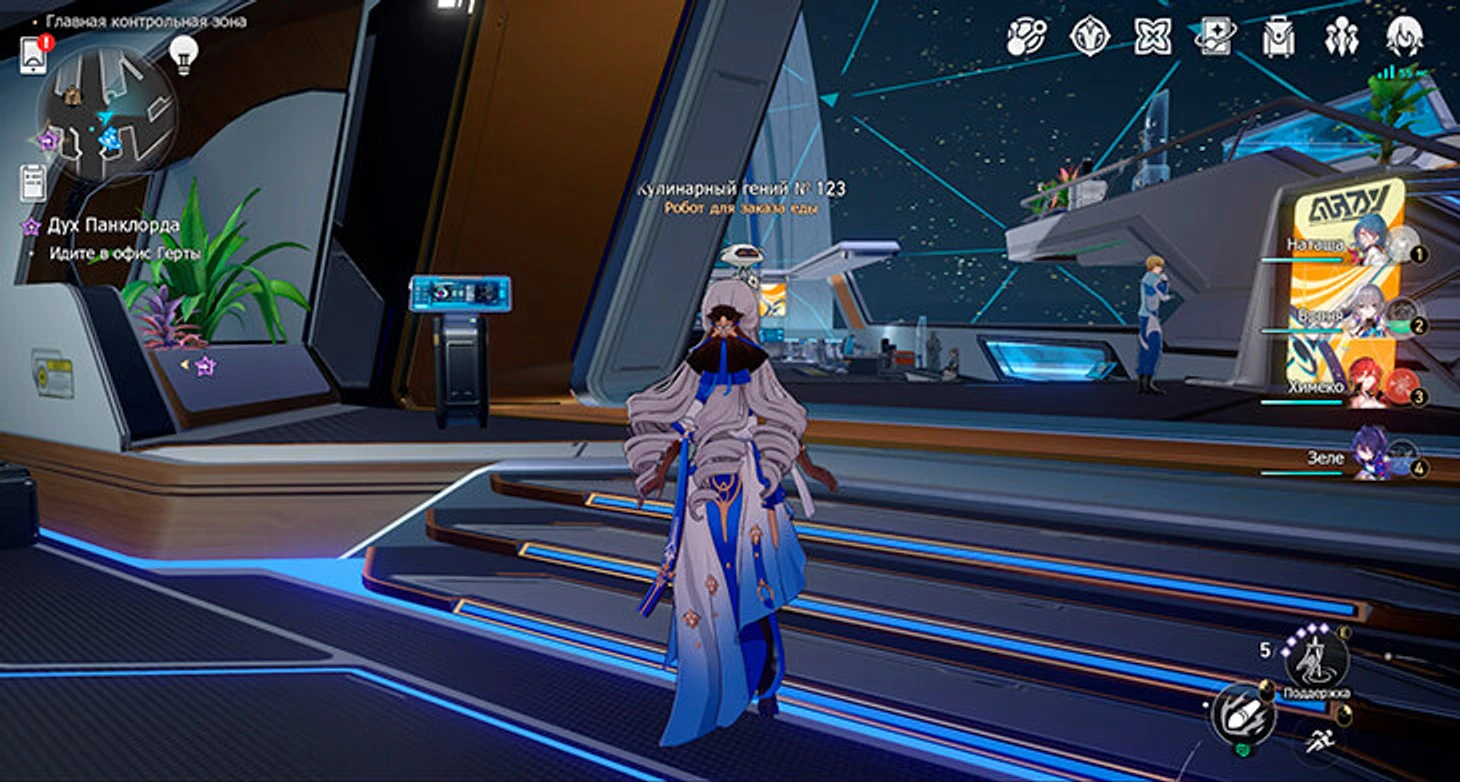Image resolution: width=1460 pixels, height=782 pixels.
Task: Open the planet-orbit icon in the top bar
Action: tap(1026, 37)
